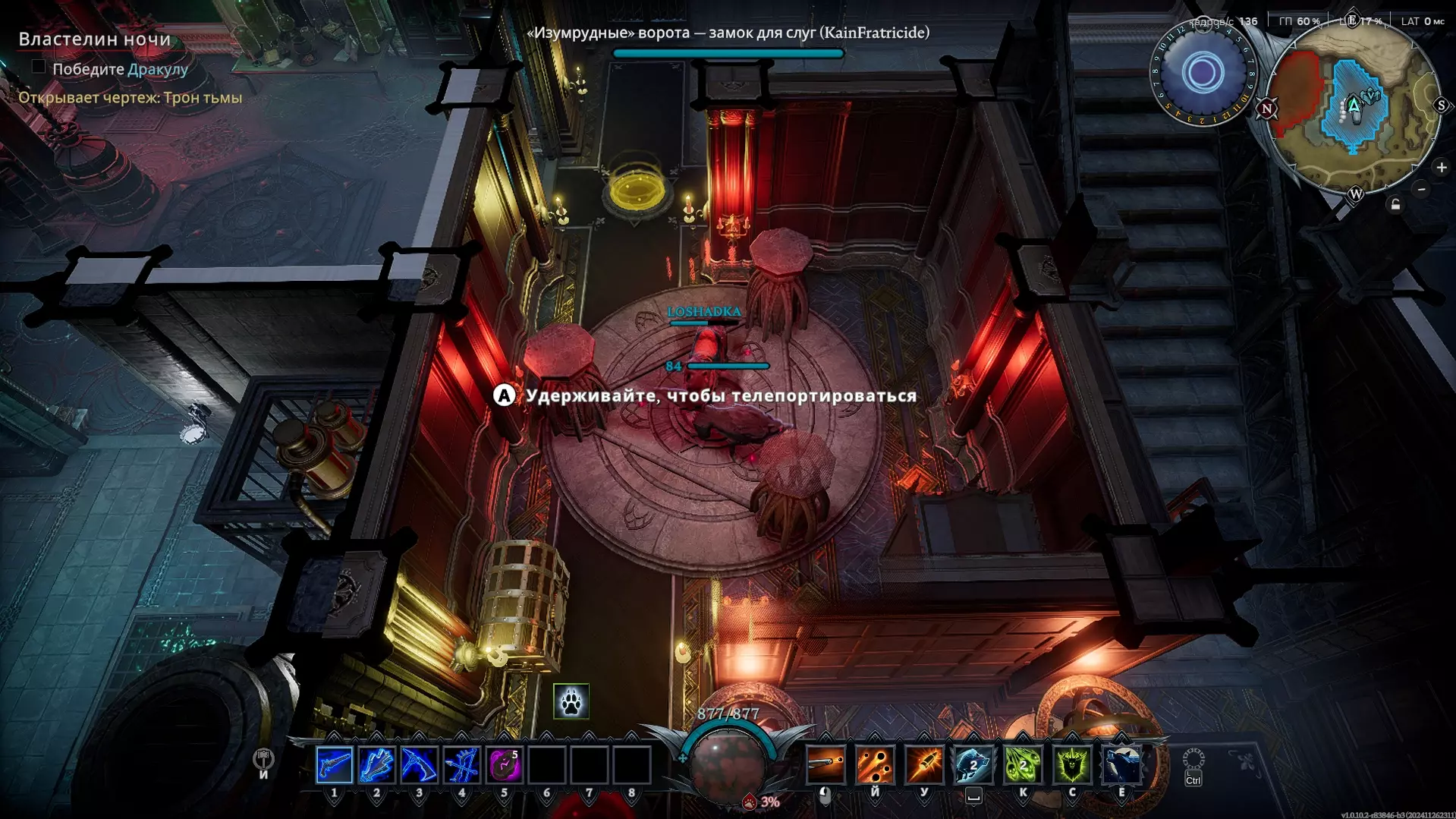1456x819 pixels.
Task: Tick the "Победите Дракулу" objective checkbox
Action: 39,68
